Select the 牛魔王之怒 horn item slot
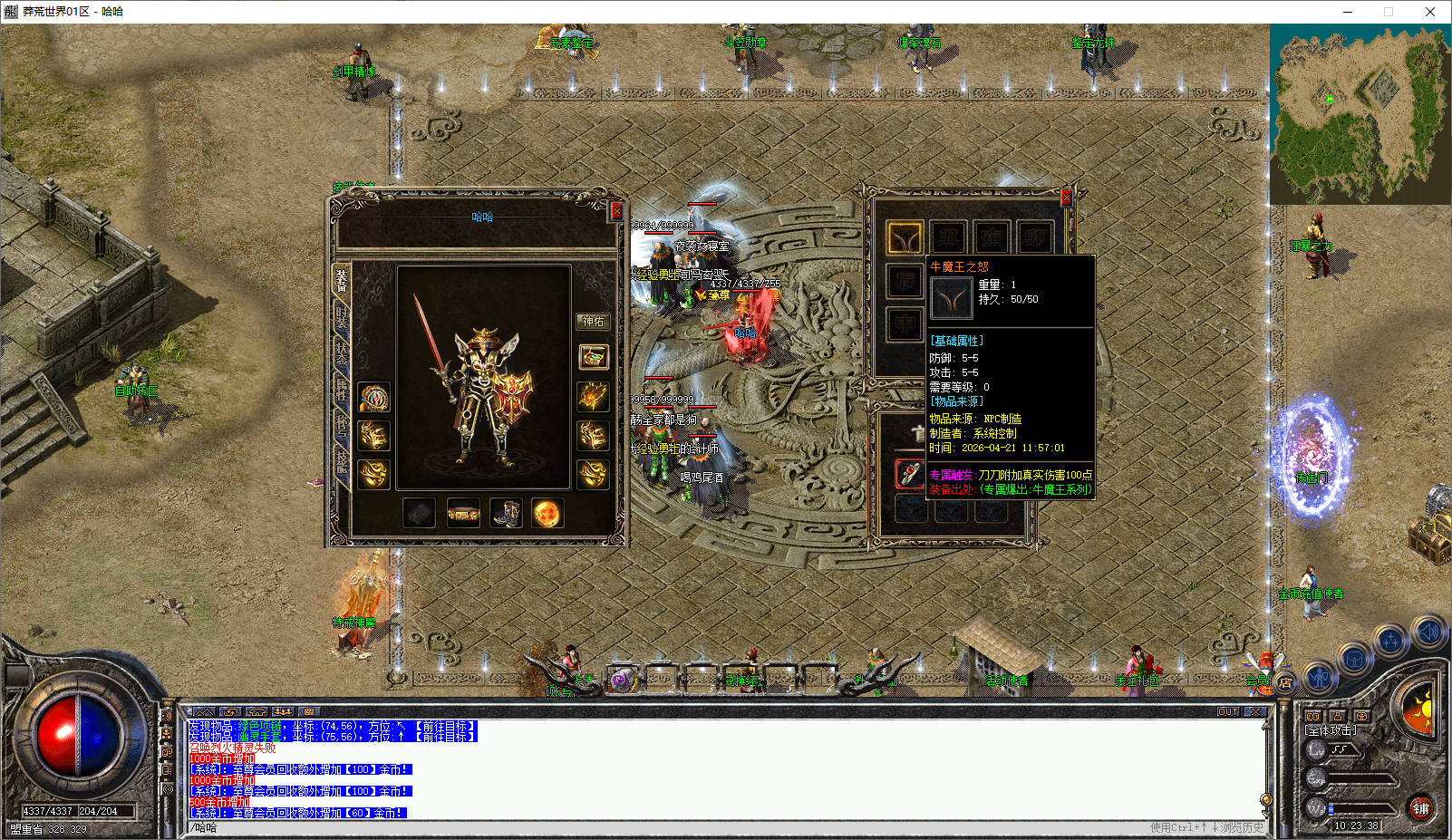The width and height of the screenshot is (1452, 840). 905,237
